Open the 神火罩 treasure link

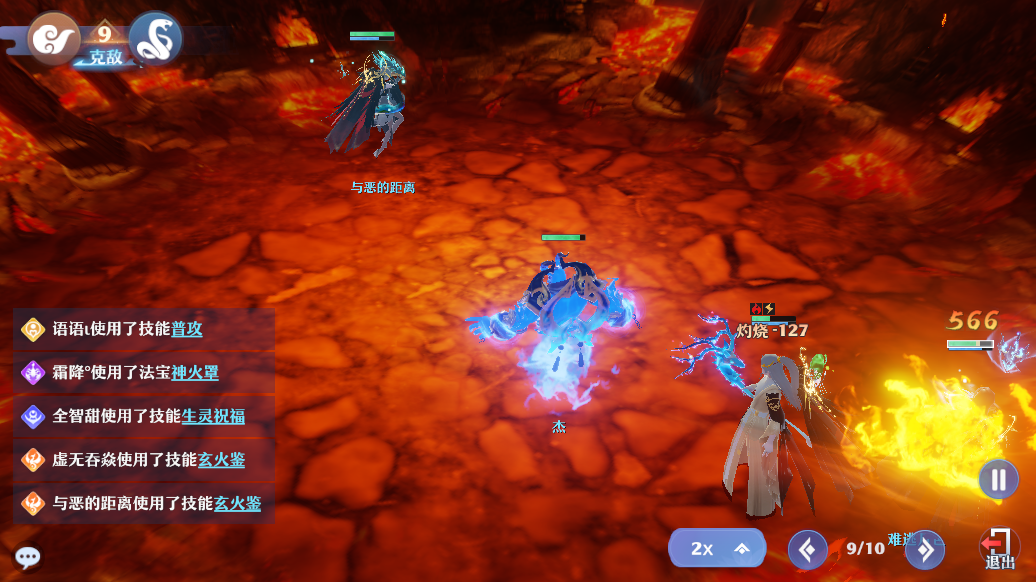[x=195, y=373]
